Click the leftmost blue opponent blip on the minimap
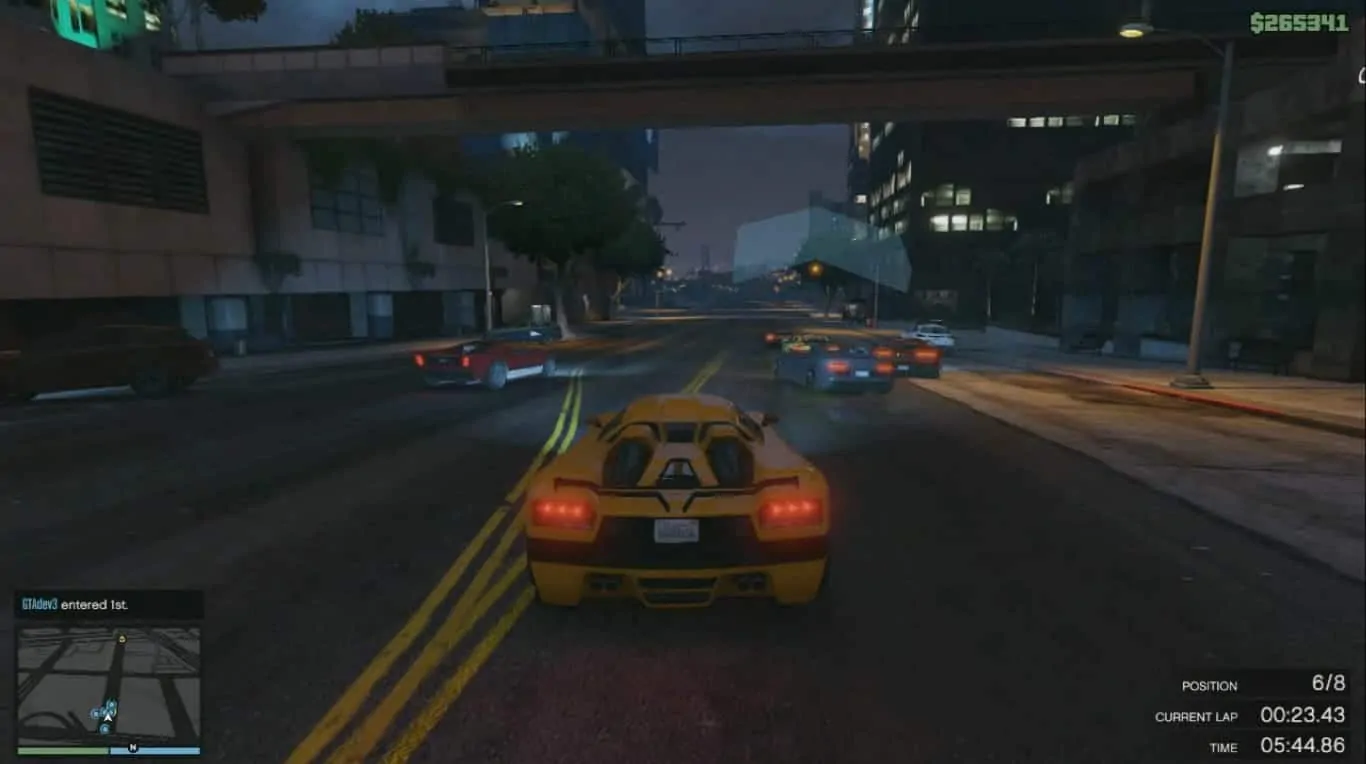The image size is (1366, 764). pos(94,712)
